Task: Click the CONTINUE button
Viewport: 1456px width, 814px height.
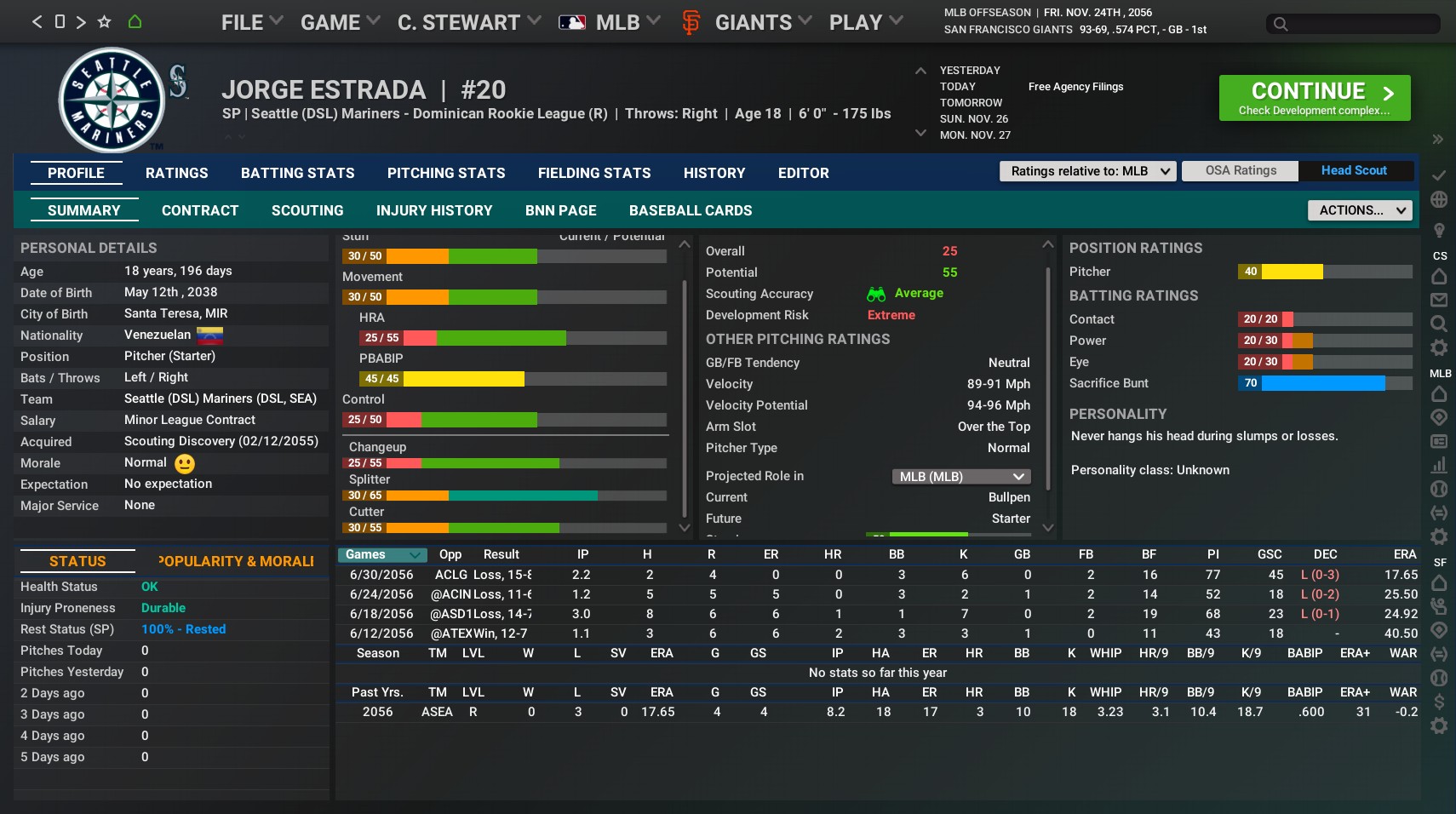Action: pos(1314,97)
